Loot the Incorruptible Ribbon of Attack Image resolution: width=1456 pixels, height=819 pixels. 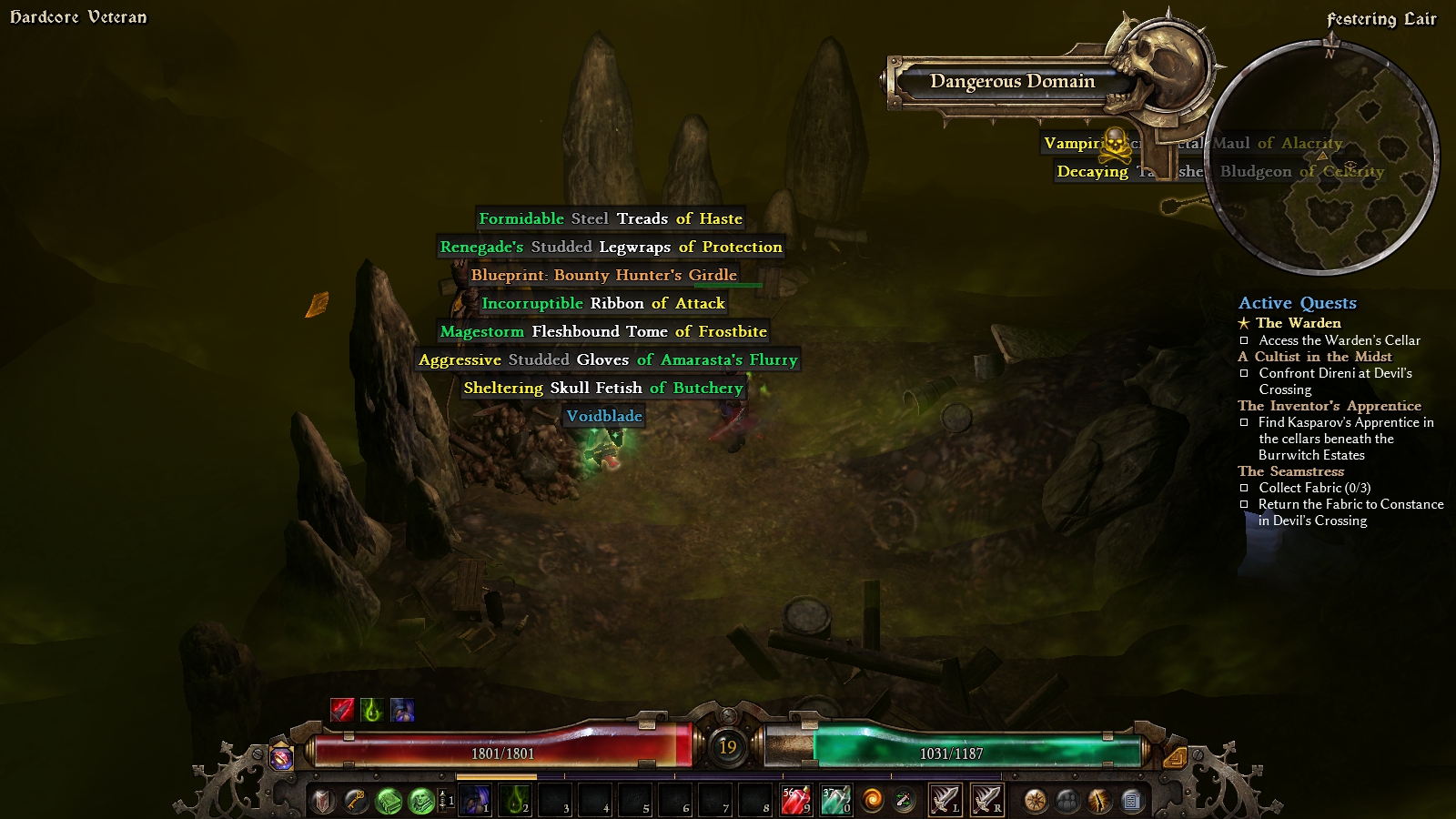[603, 303]
